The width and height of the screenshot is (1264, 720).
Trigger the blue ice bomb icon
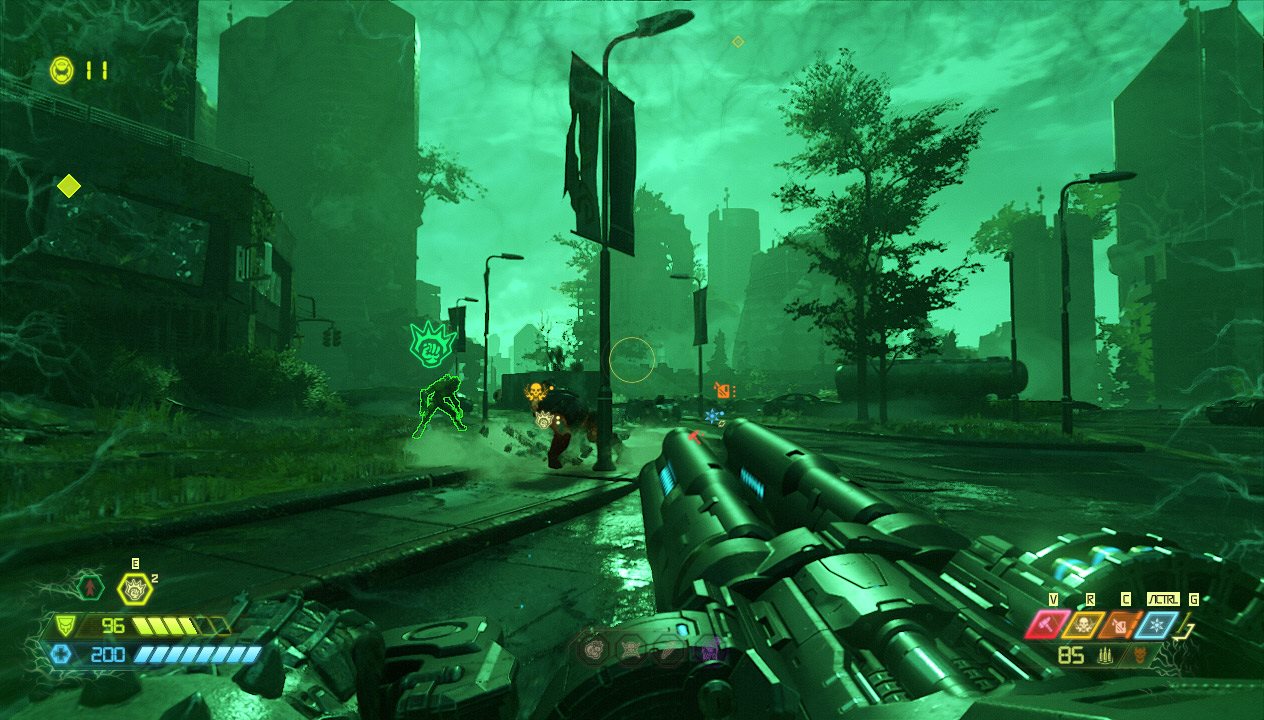[x=1158, y=625]
